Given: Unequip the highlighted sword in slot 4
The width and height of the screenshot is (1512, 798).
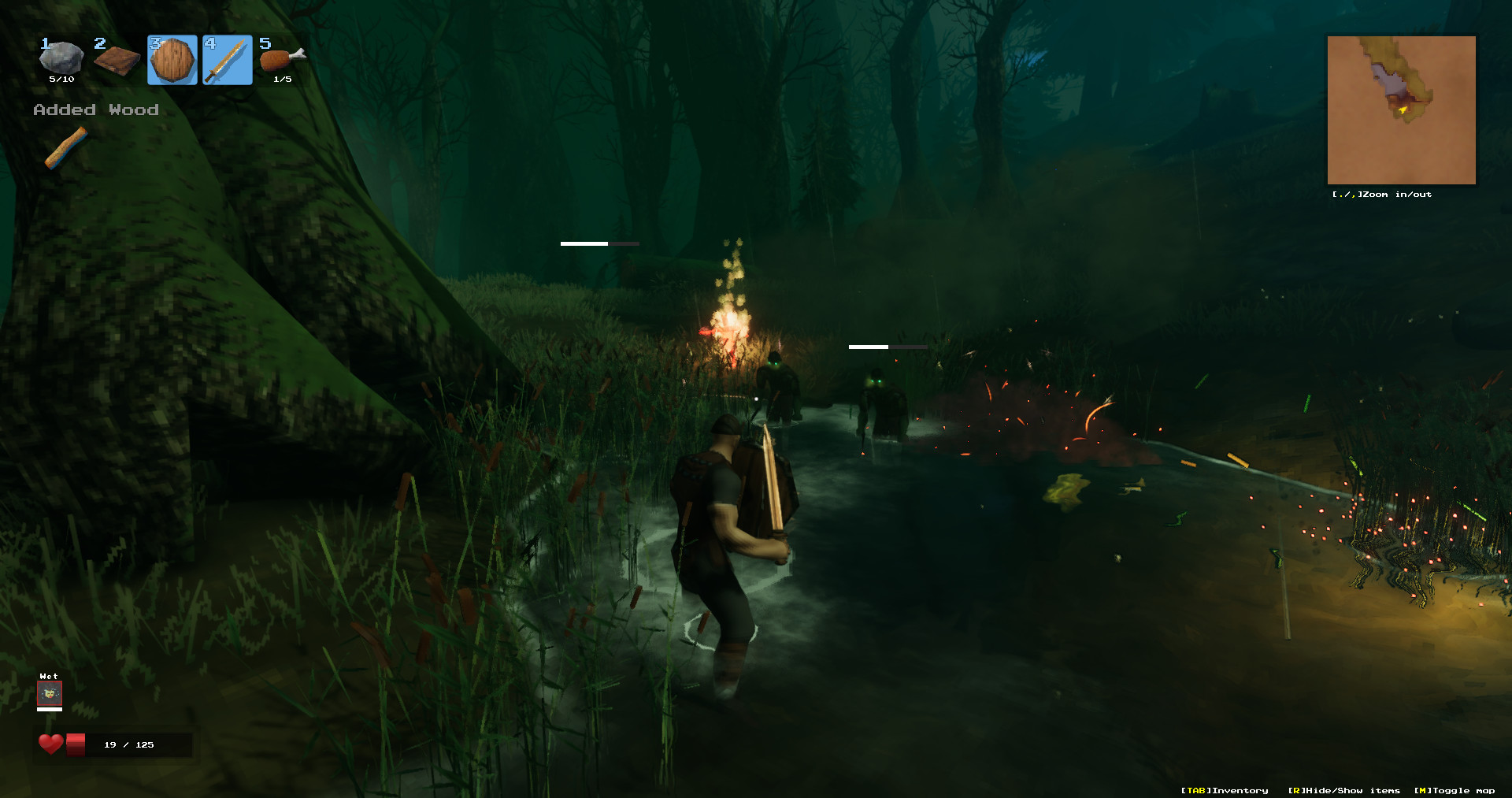Looking at the screenshot, I should (x=228, y=59).
